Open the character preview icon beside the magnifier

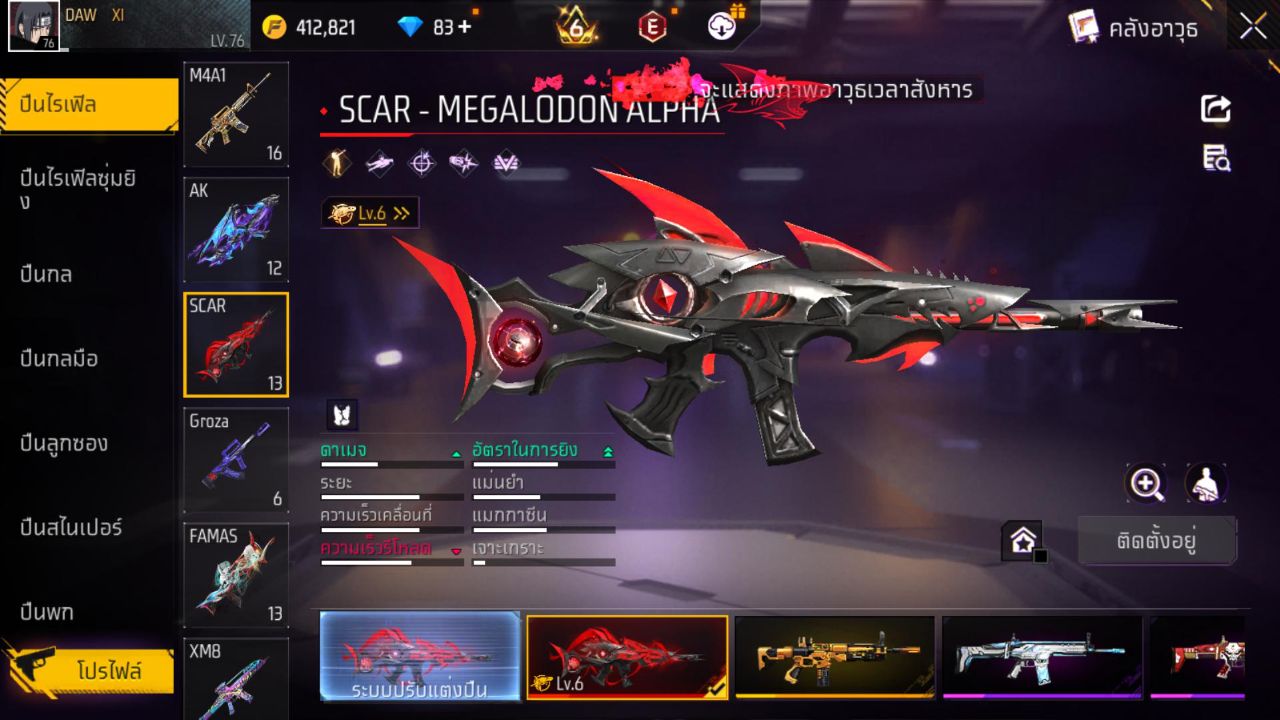(1205, 482)
